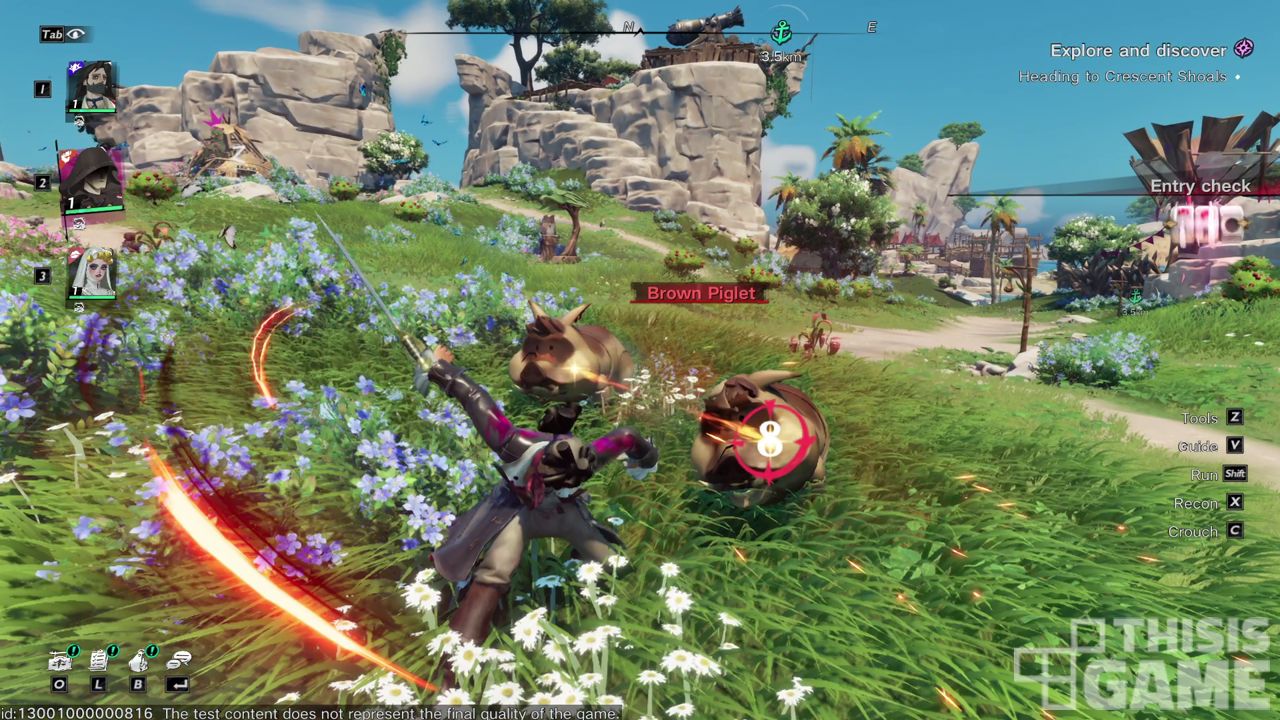Image resolution: width=1280 pixels, height=720 pixels.
Task: Open the chat speech bubbles icon
Action: tap(179, 660)
